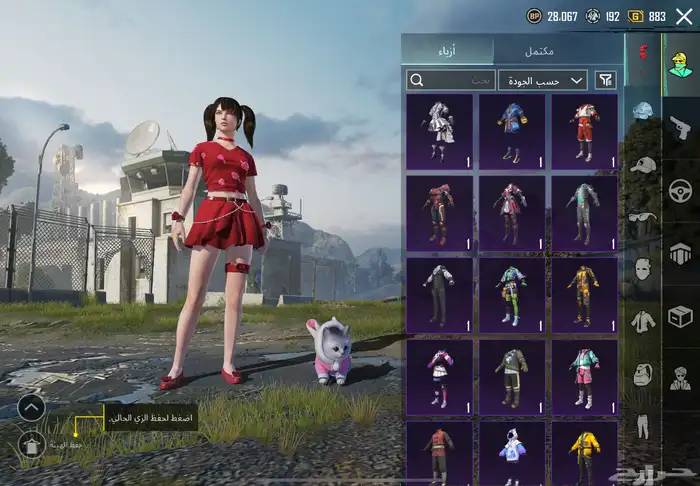Open the pistol weapon skins category
This screenshot has height=486, width=700.
(681, 127)
